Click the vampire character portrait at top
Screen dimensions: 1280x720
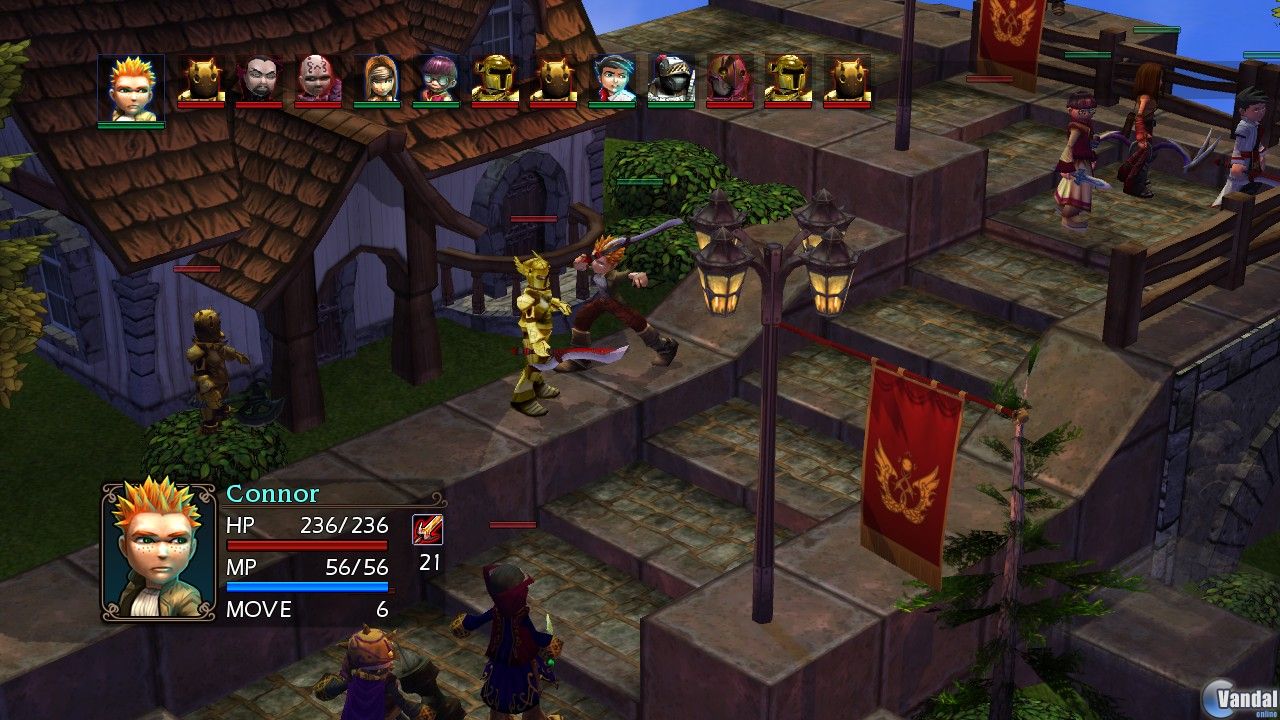(x=259, y=80)
